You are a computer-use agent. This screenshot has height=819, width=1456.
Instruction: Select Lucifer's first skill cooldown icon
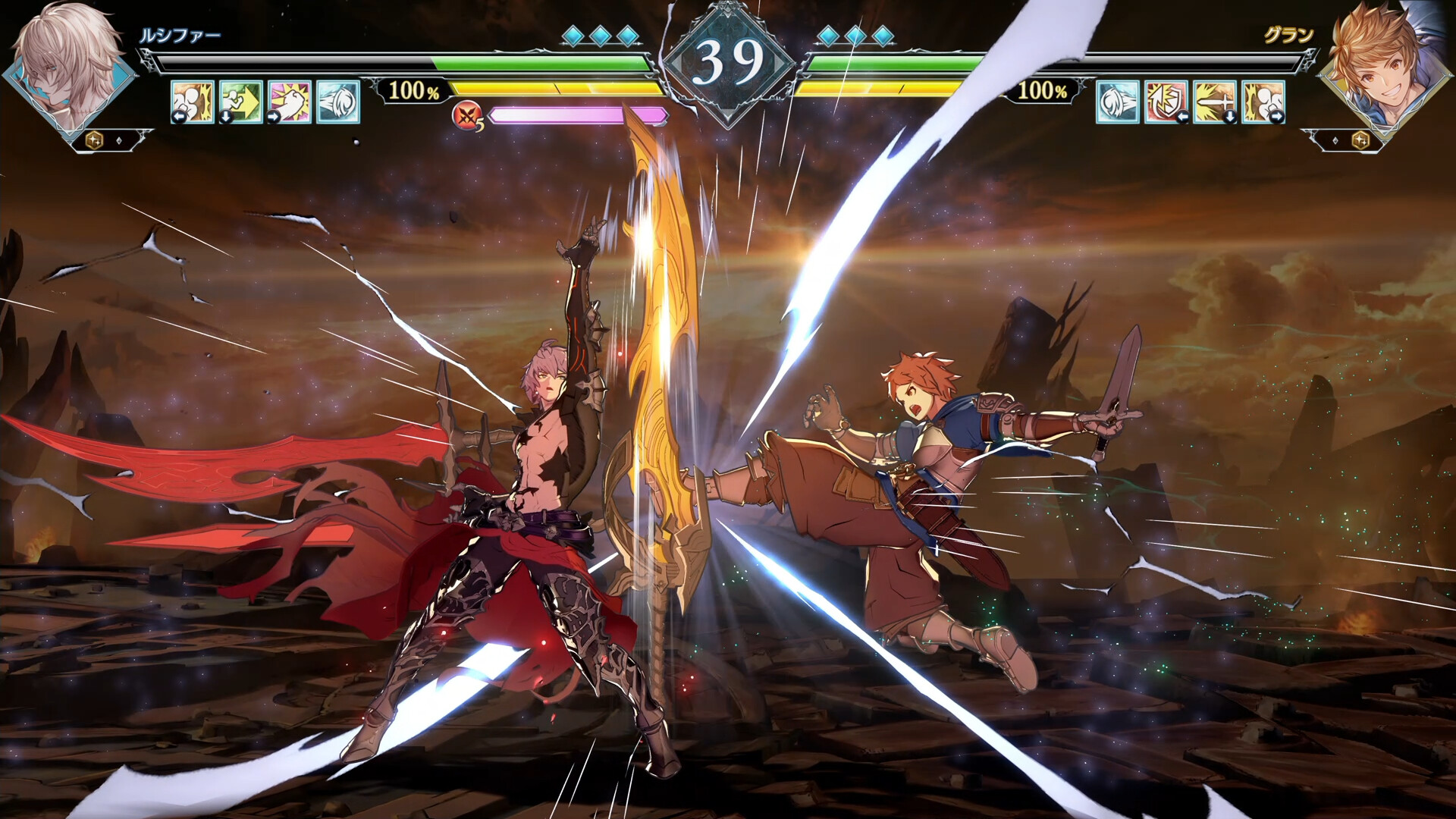tap(192, 103)
